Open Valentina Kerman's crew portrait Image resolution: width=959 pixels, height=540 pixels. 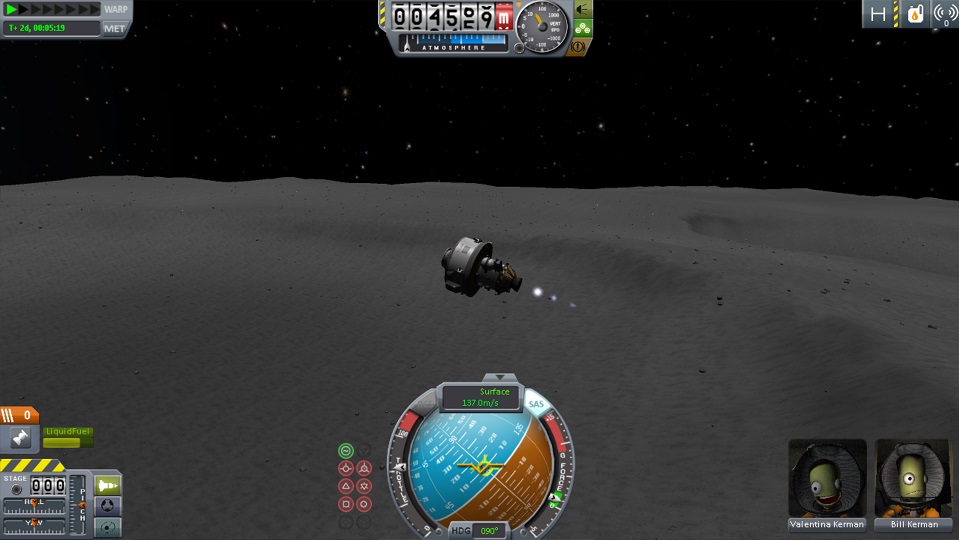[x=827, y=478]
